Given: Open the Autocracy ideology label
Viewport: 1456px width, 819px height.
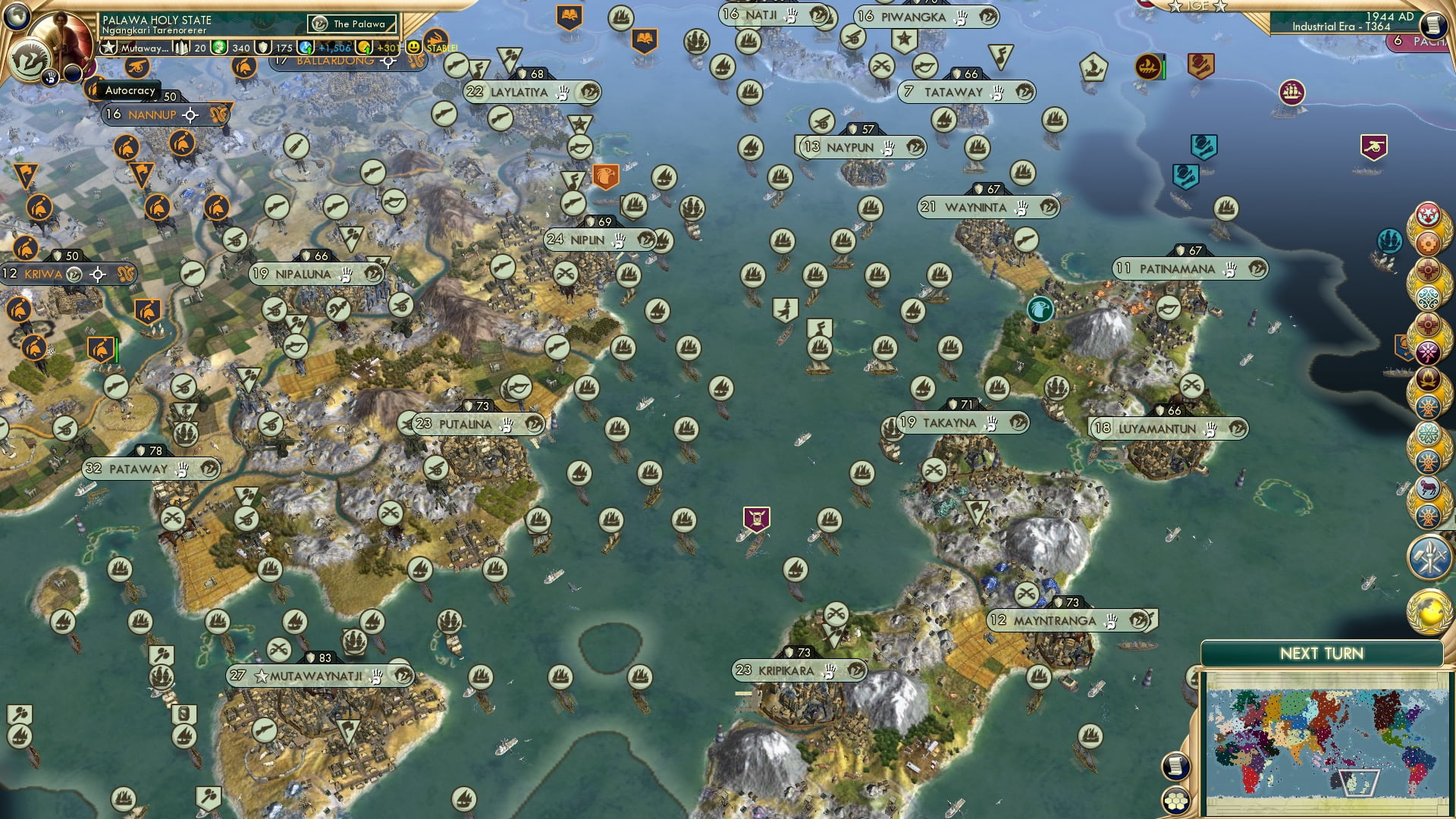Looking at the screenshot, I should (129, 91).
